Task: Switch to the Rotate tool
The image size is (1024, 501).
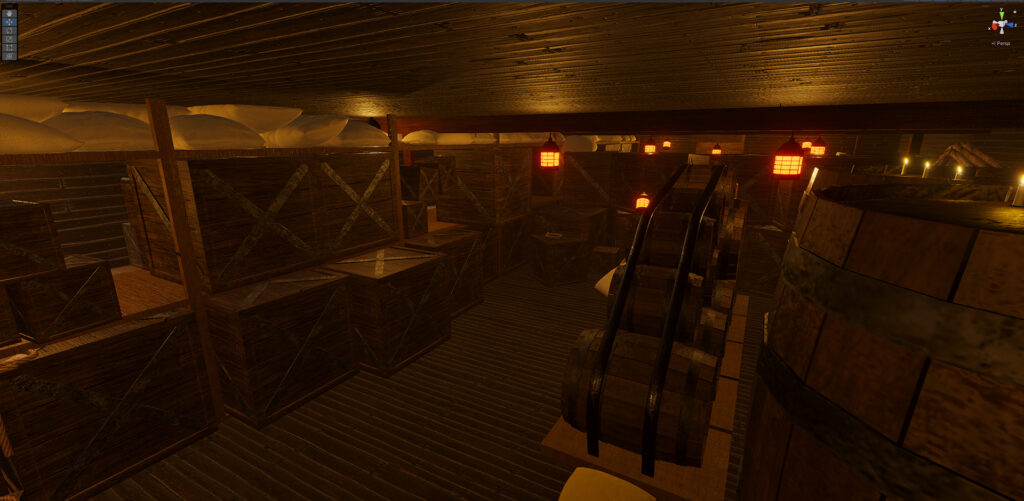Action: pos(10,29)
